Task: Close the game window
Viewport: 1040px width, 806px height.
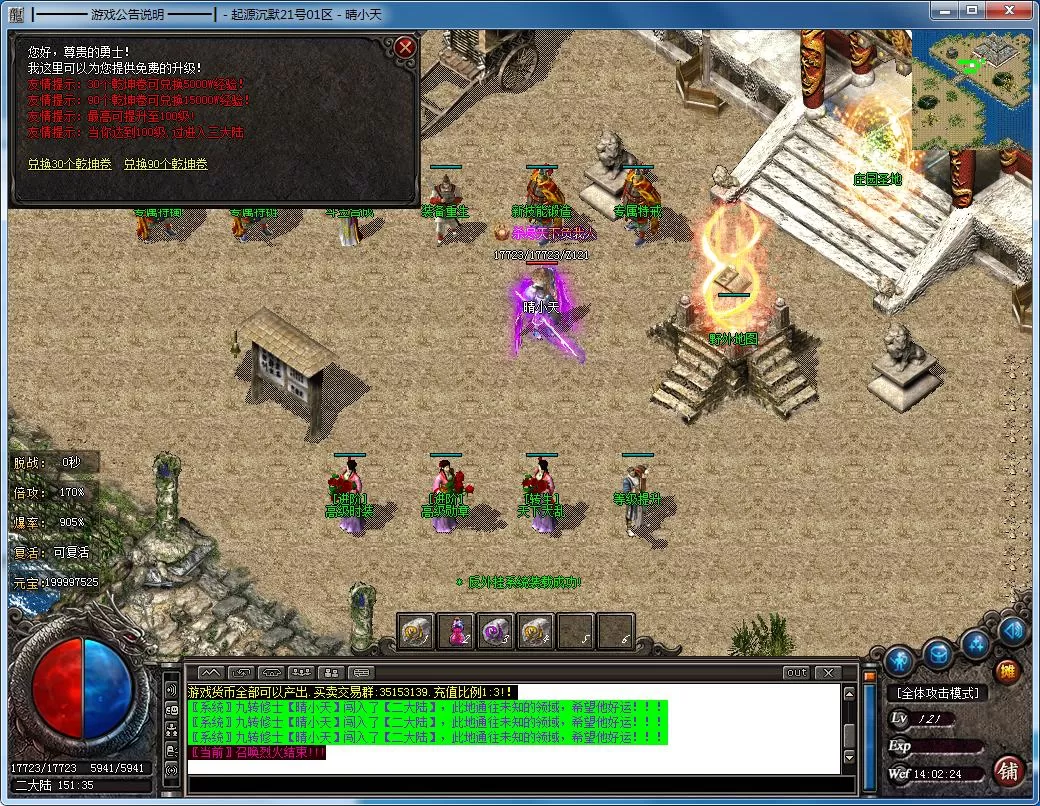Action: (x=1011, y=11)
